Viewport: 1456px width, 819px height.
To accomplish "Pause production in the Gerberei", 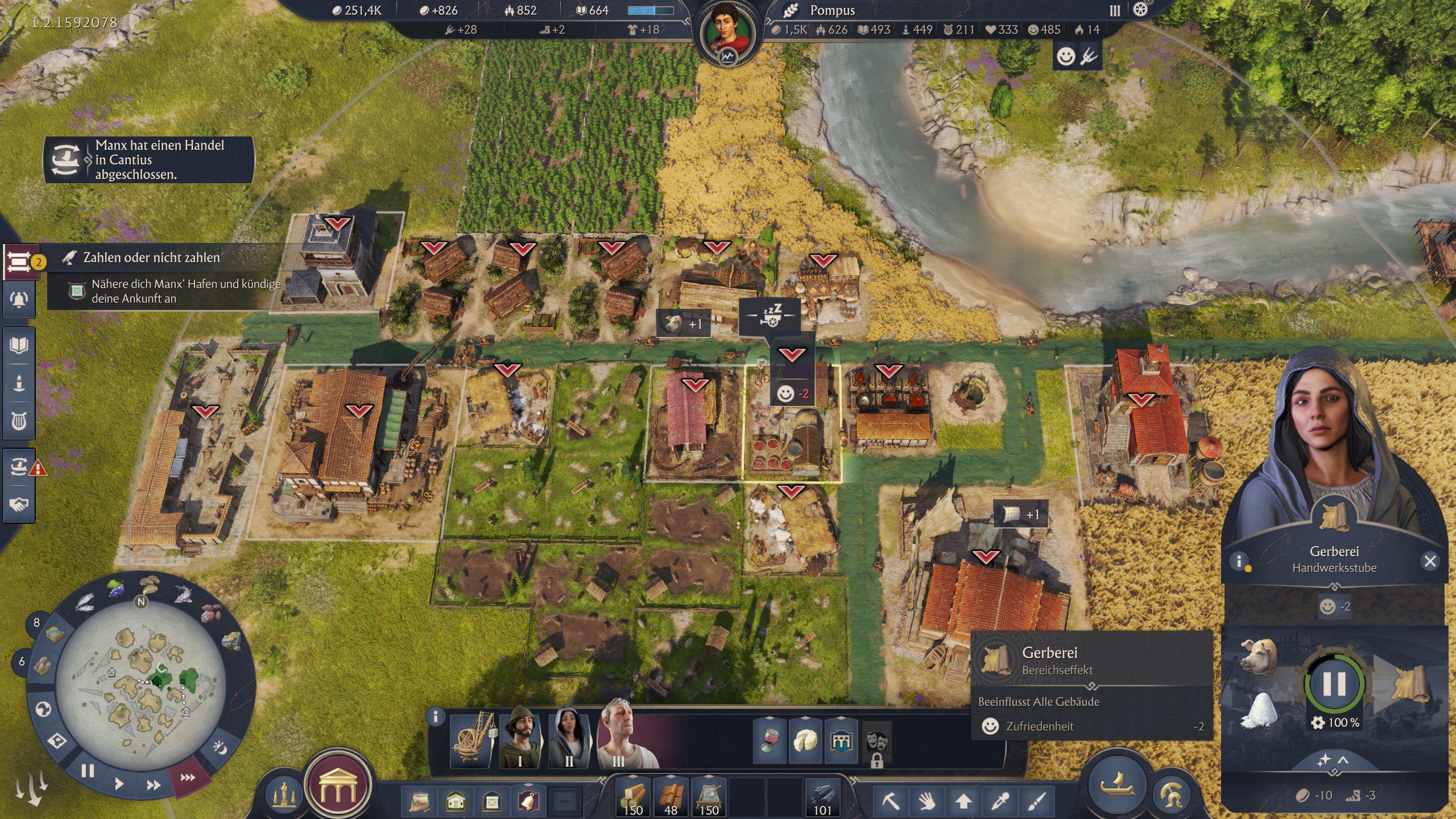I will pos(1334,684).
